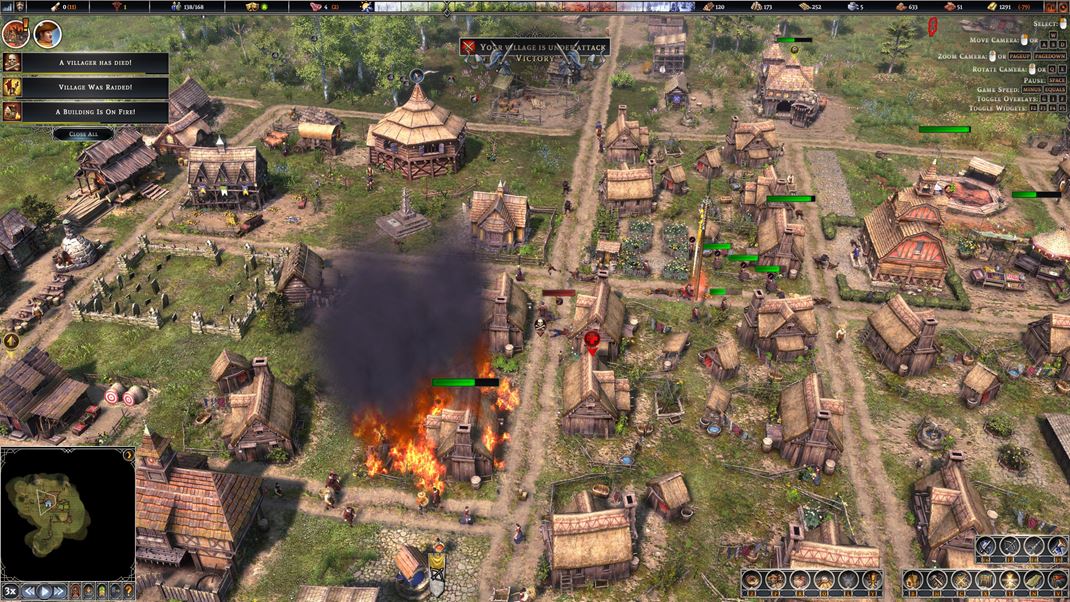Increase game speed with fast-forward arrows

[x=61, y=591]
